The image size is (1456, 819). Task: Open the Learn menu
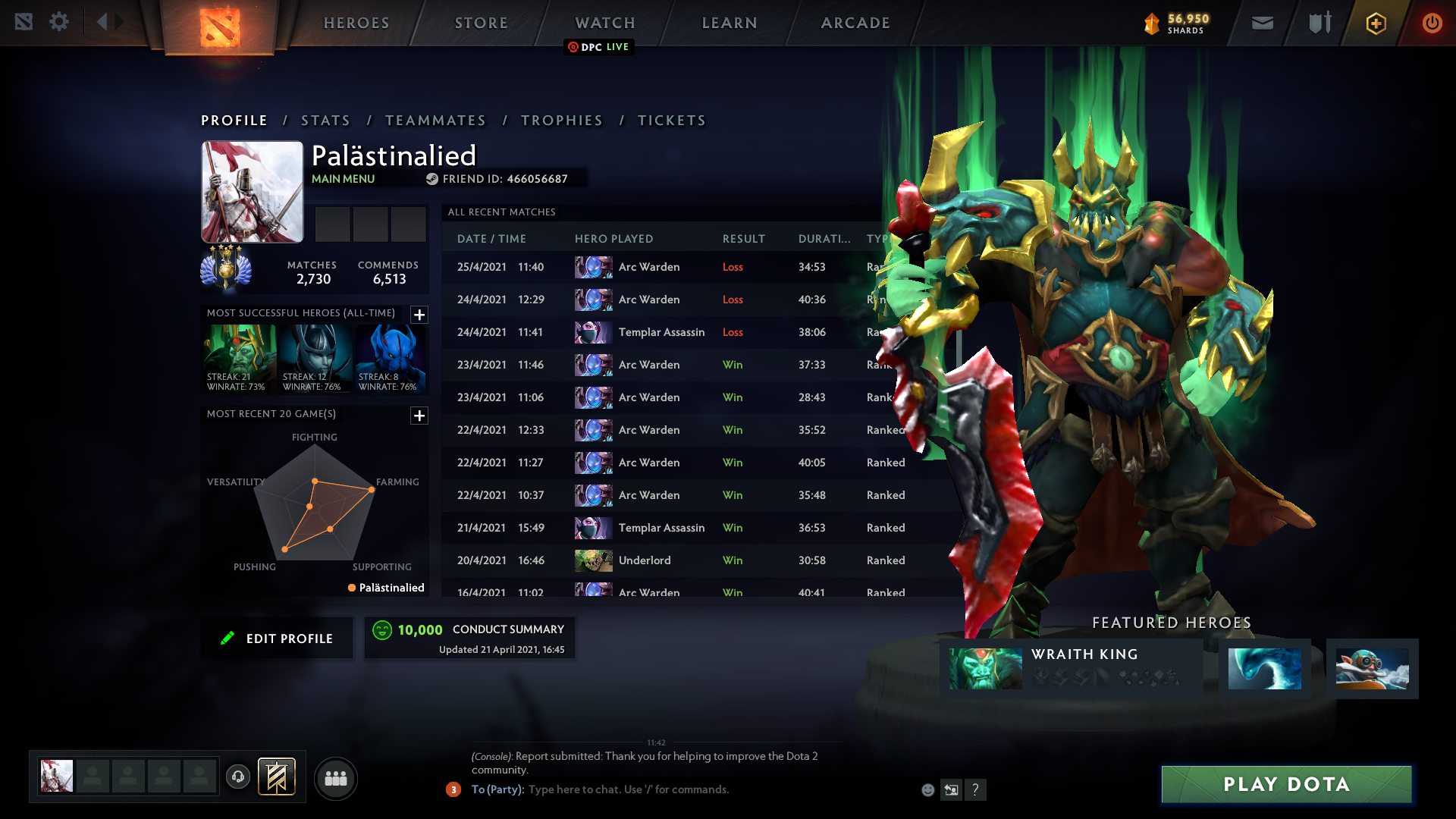[730, 23]
